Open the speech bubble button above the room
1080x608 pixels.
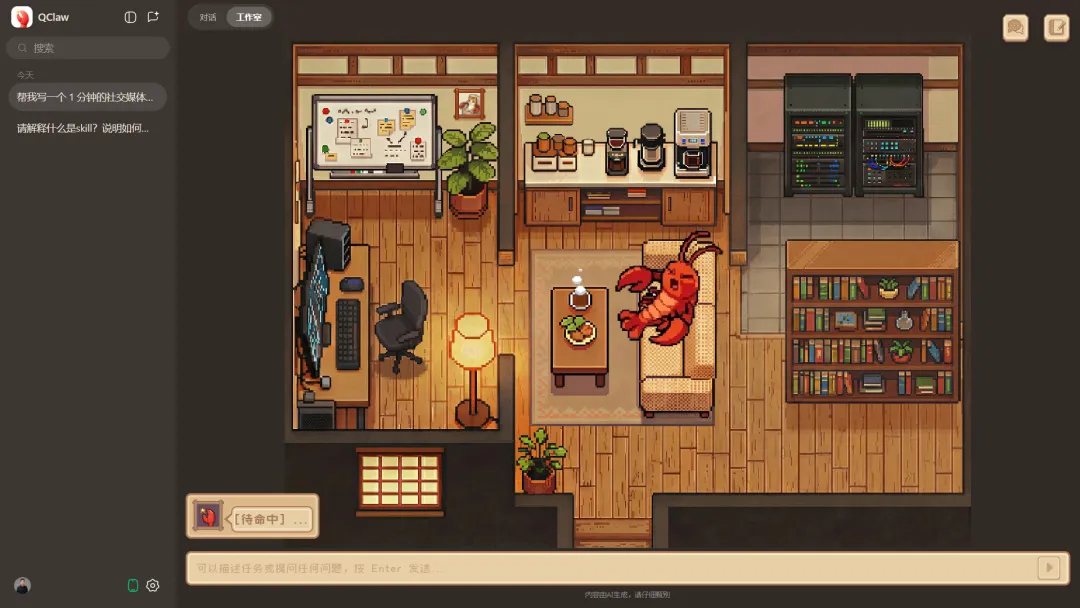pyautogui.click(x=1016, y=28)
